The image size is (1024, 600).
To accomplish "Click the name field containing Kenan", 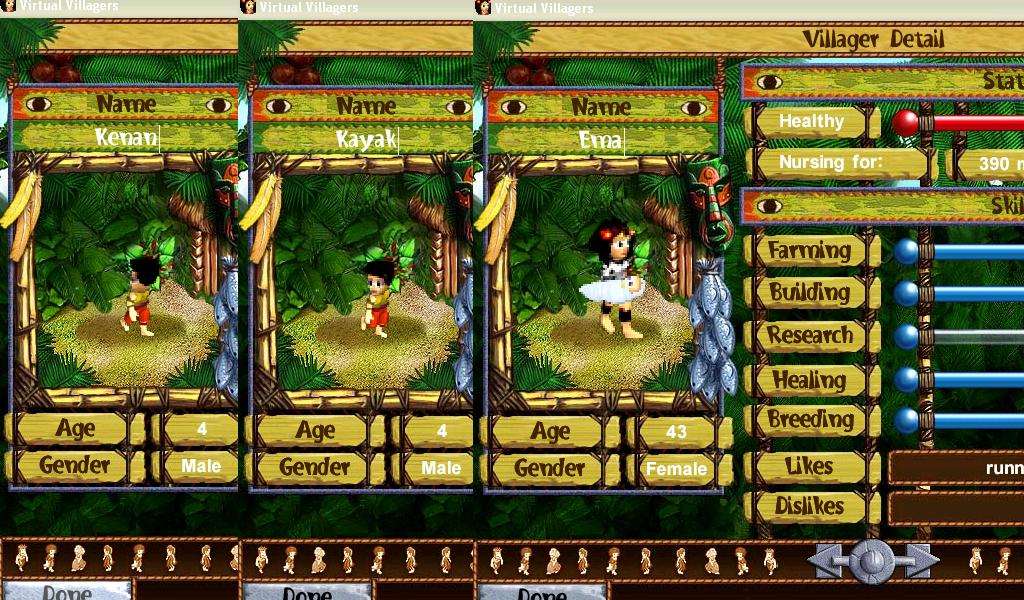I will click(126, 138).
